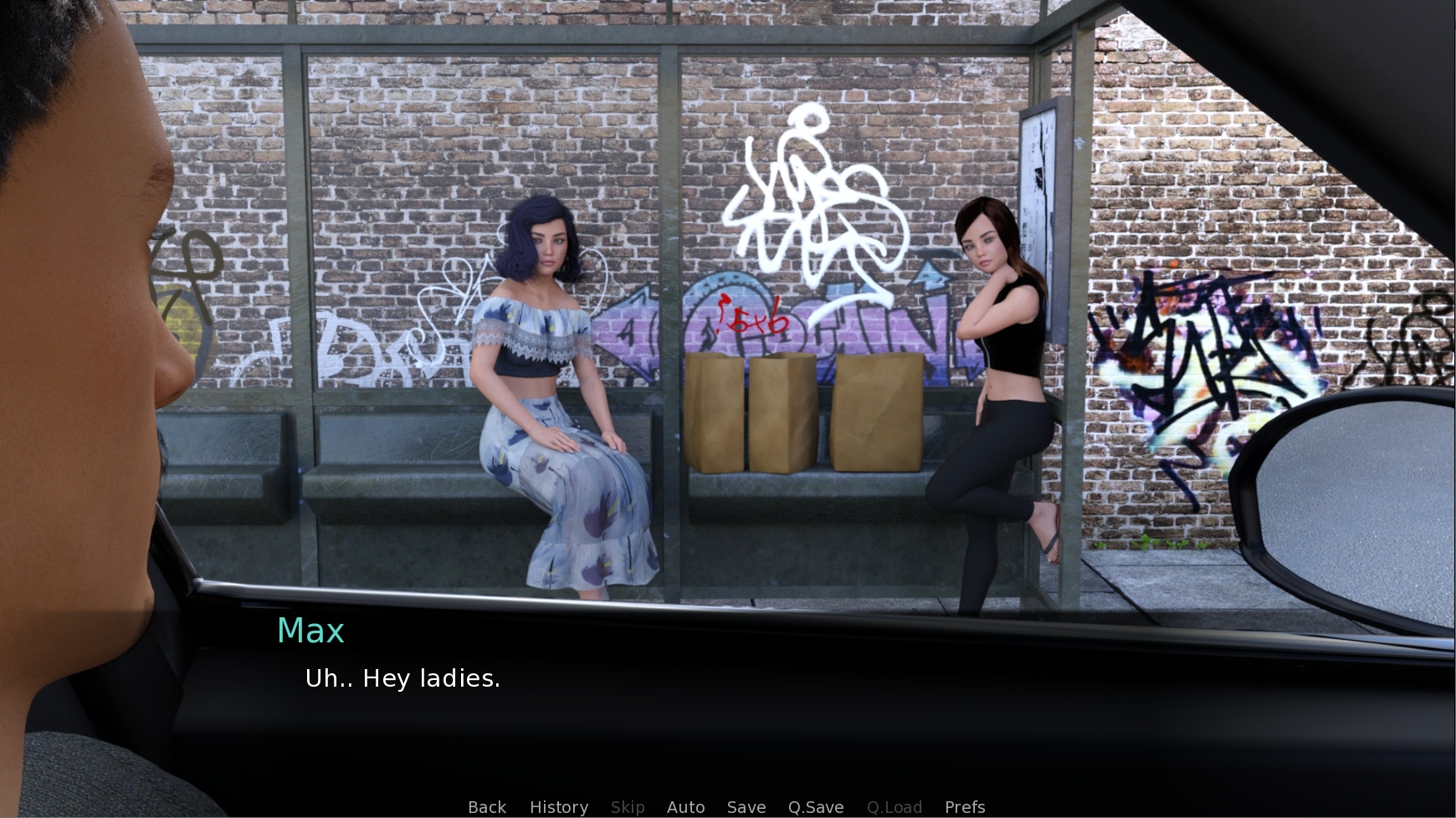Go back one dialogue line
The height and width of the screenshot is (818, 1456).
pyautogui.click(x=486, y=807)
